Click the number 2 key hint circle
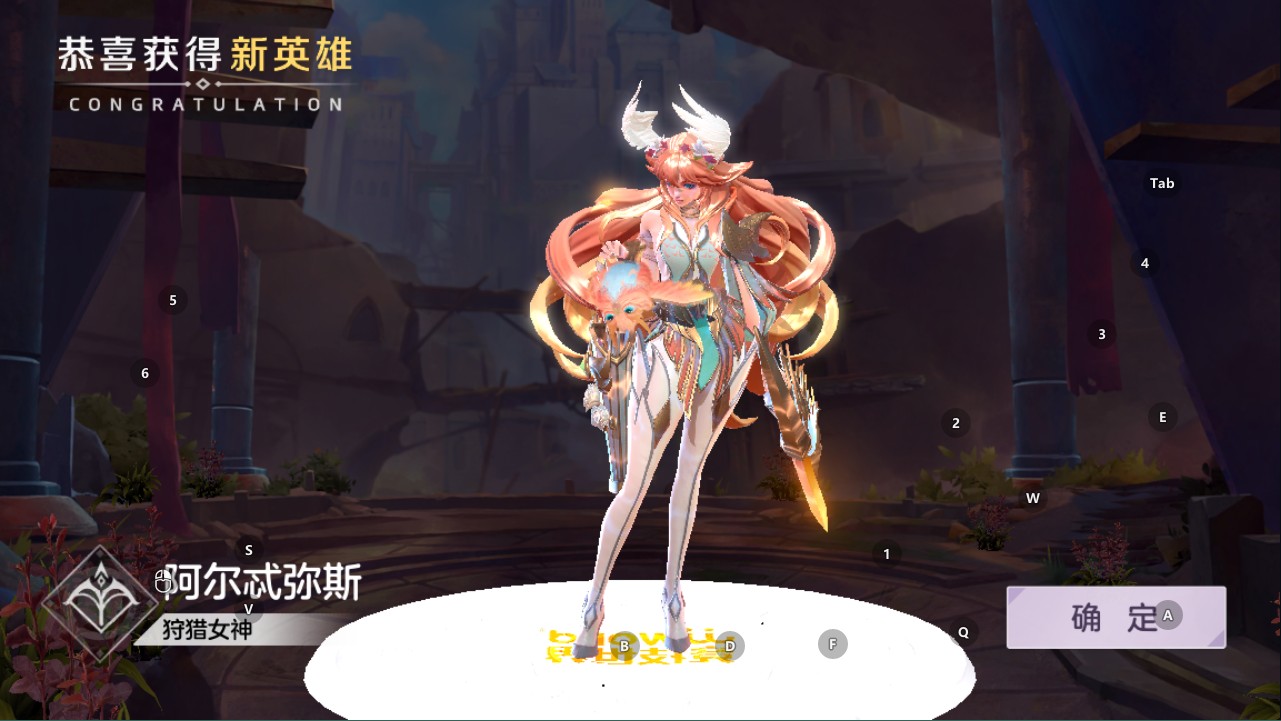 tap(955, 421)
